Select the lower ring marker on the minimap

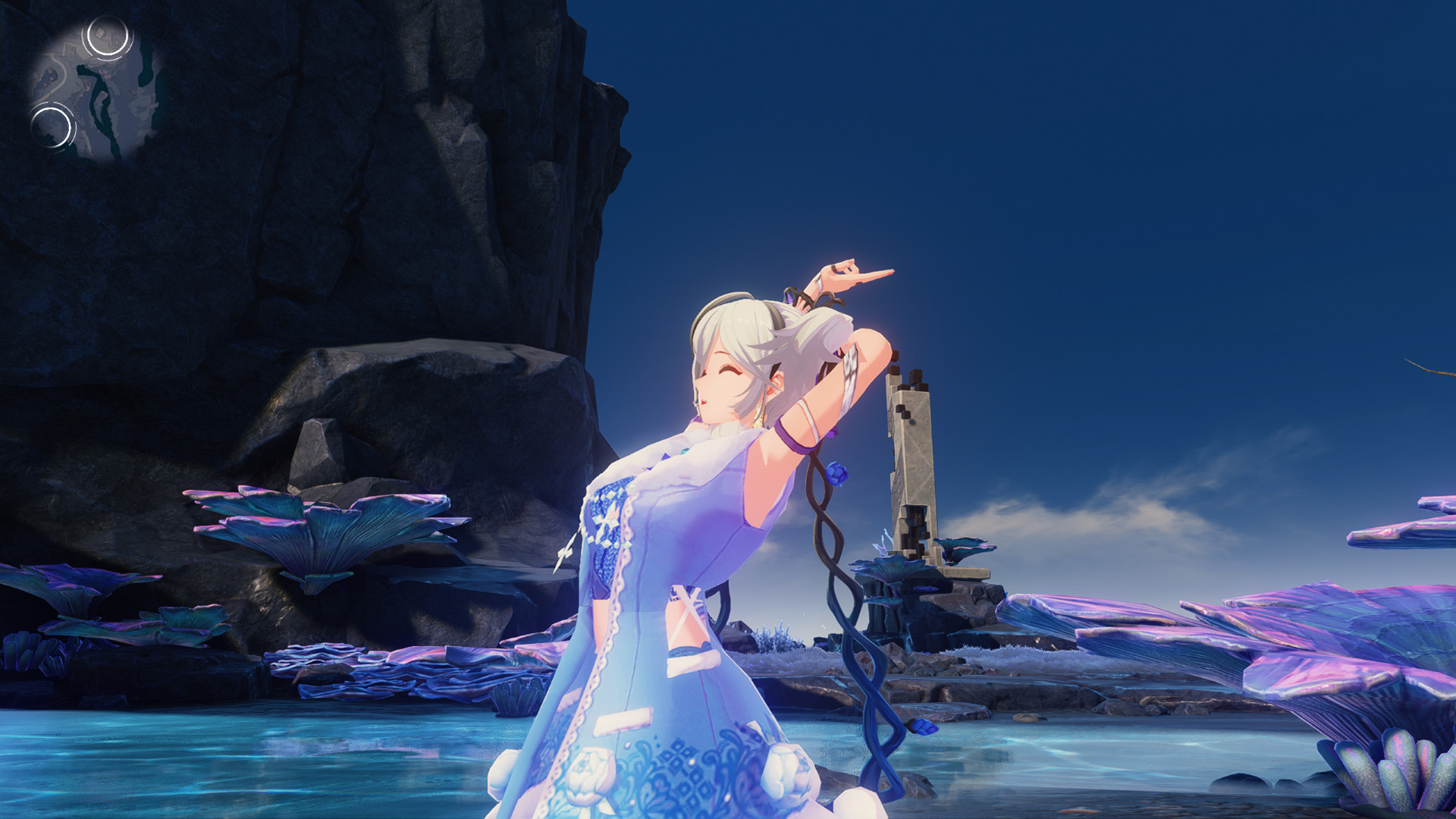(x=52, y=127)
